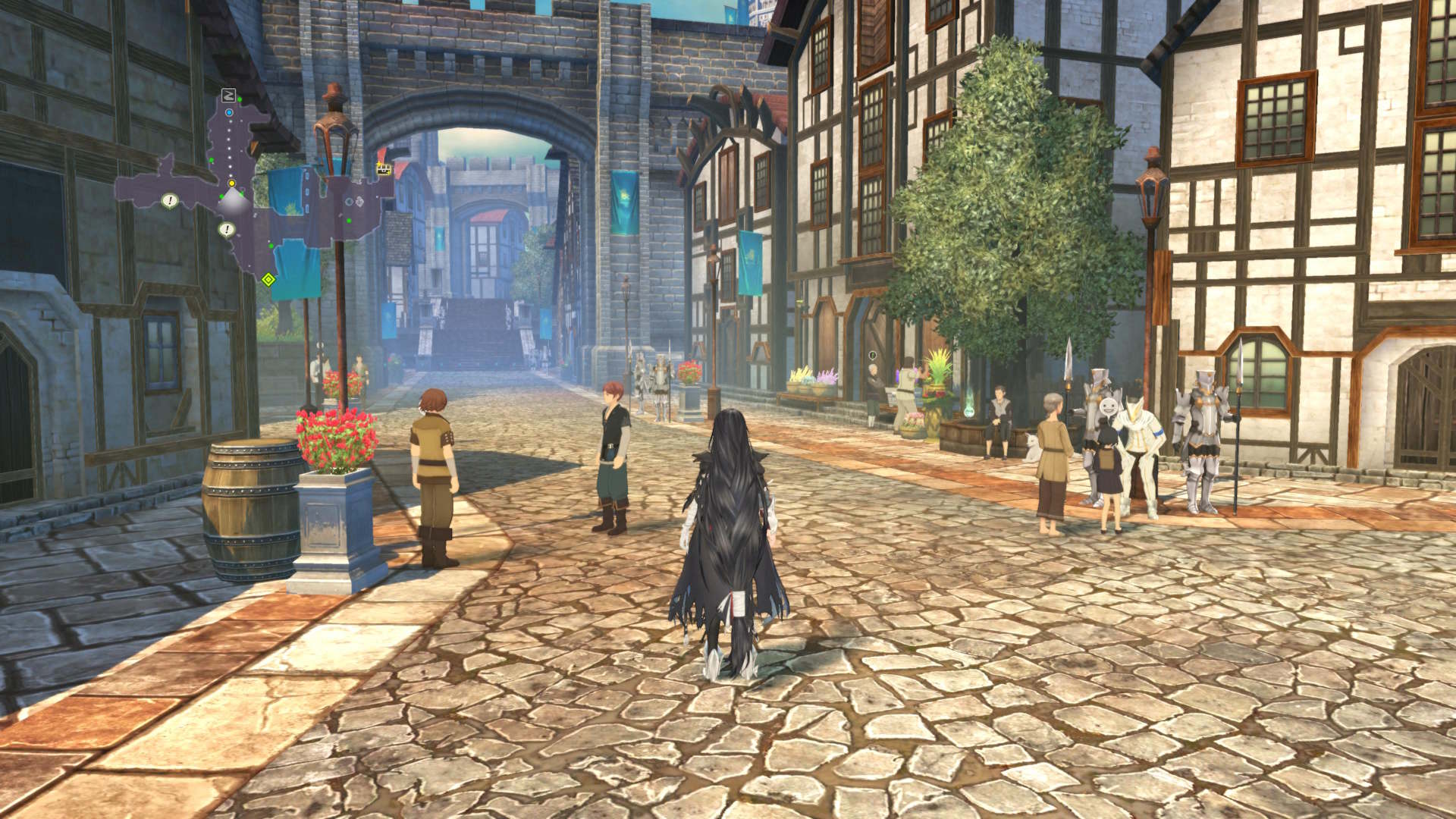
Task: Click the upper exclamation quest marker on the minimap
Action: point(170,199)
